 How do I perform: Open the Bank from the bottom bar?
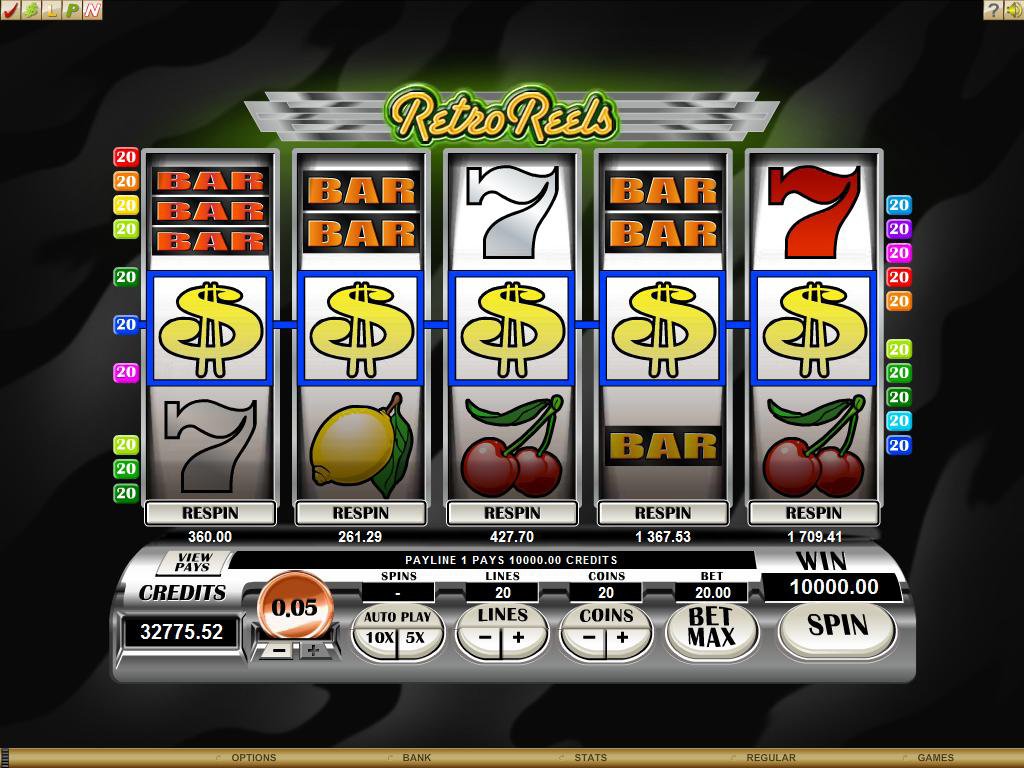click(417, 758)
